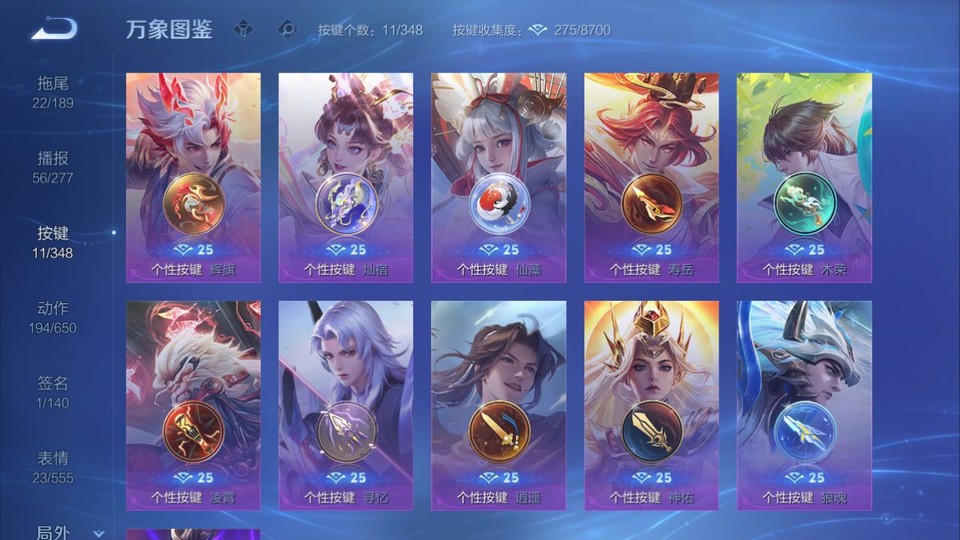Open the 寻忆 personality button card
The height and width of the screenshot is (540, 960).
(345, 405)
